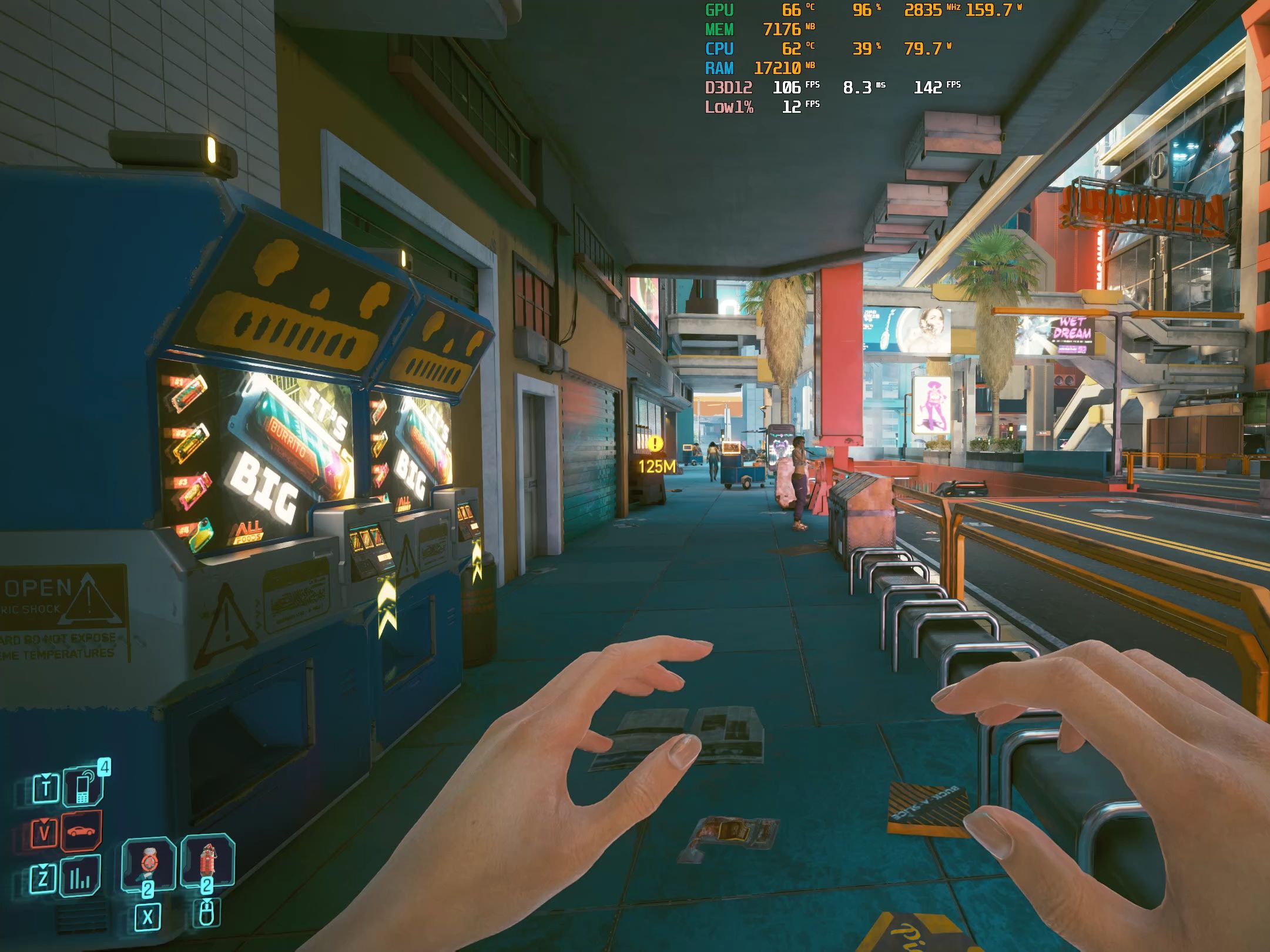1270x952 pixels.
Task: Select the red grenade slot
Action: 207,862
